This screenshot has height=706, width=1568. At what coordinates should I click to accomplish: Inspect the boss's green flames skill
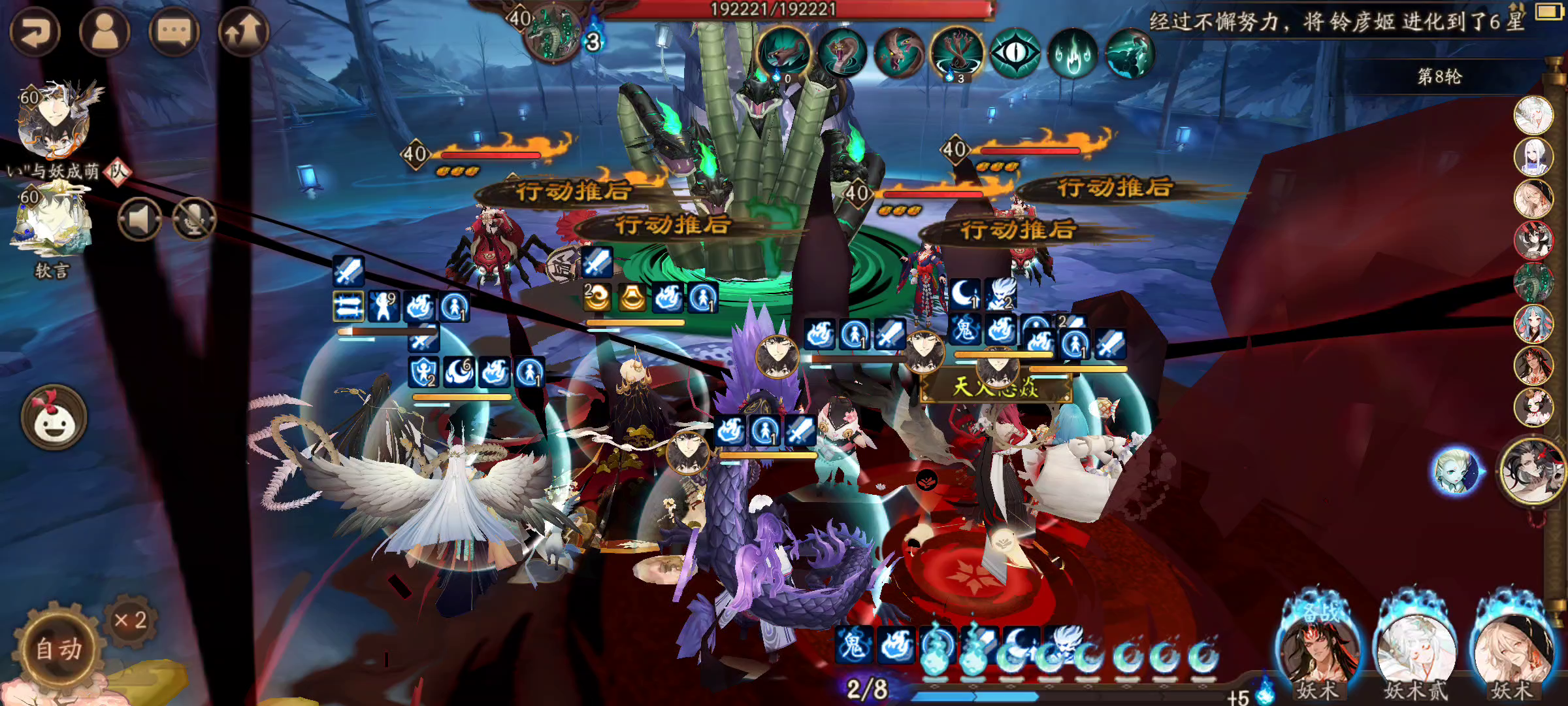(1072, 54)
